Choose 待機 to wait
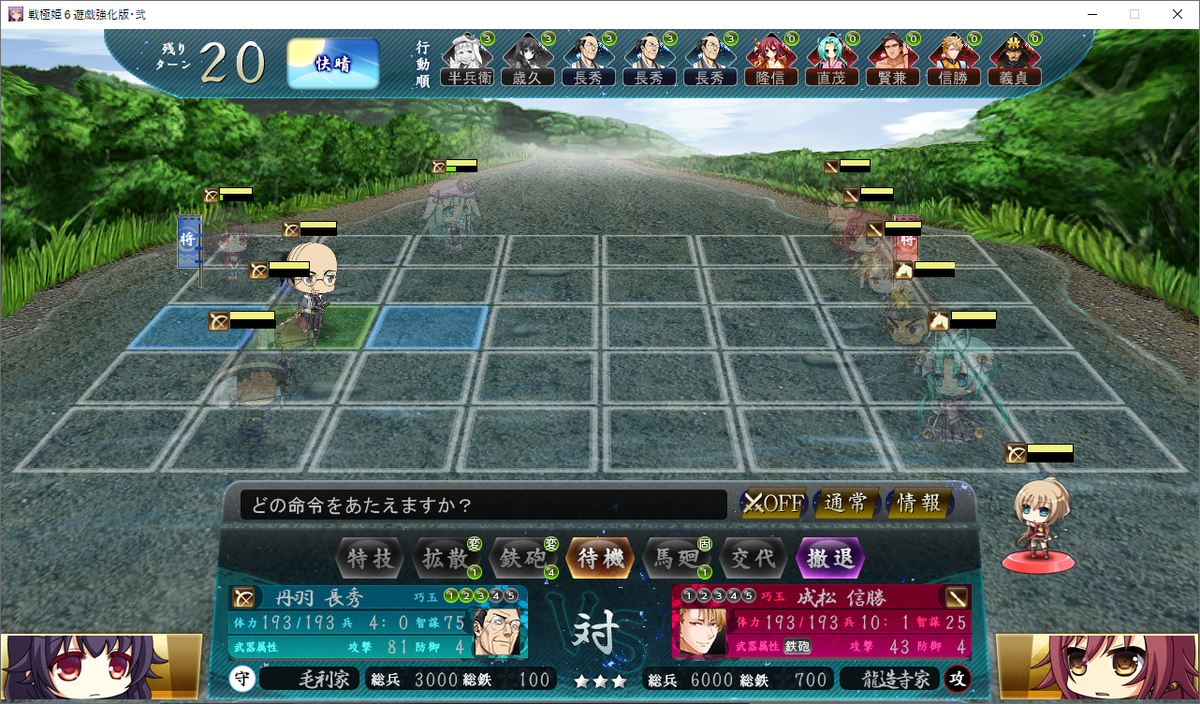The image size is (1200, 704). [600, 558]
